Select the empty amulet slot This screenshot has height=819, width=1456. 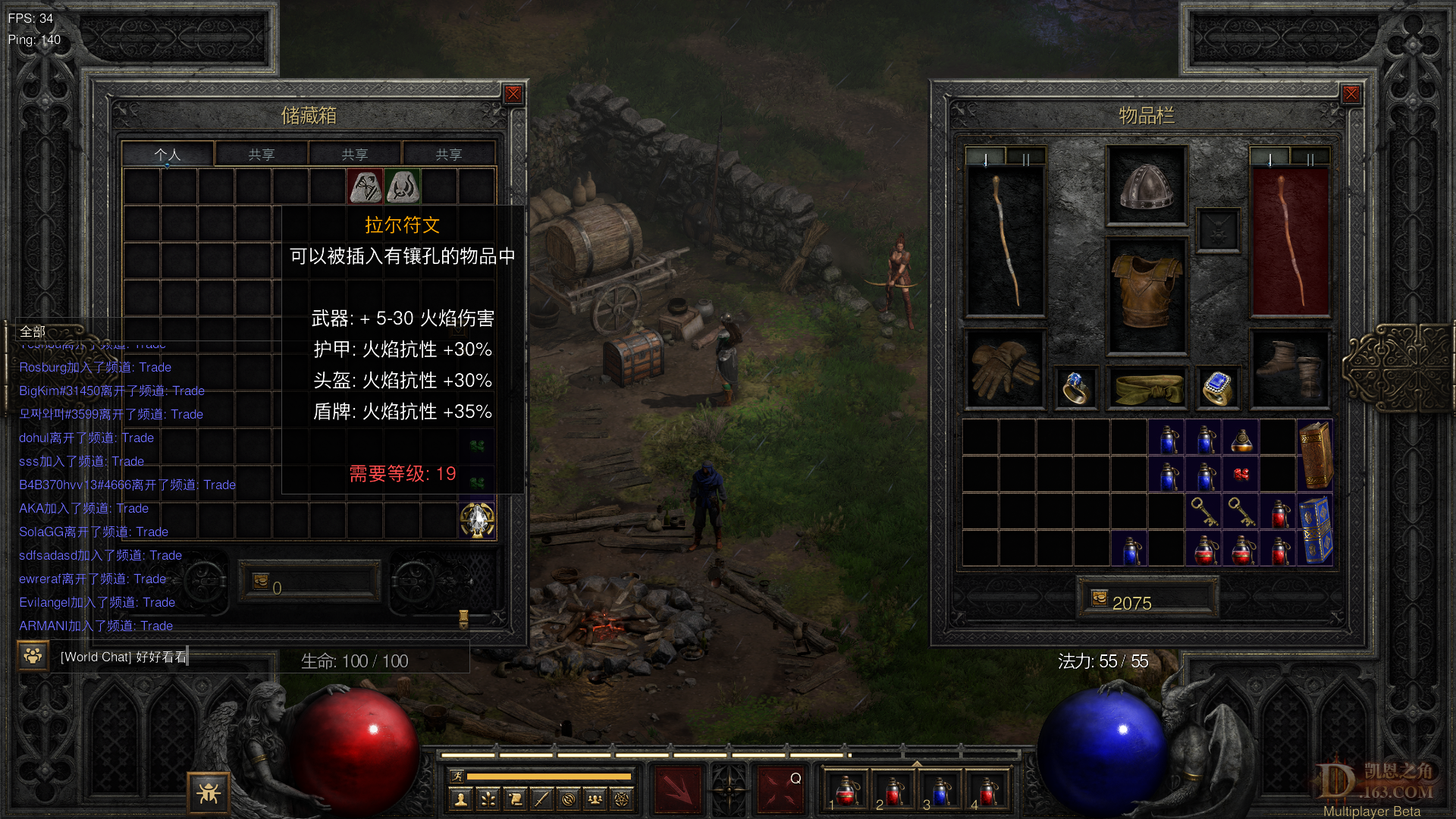coord(1218,231)
